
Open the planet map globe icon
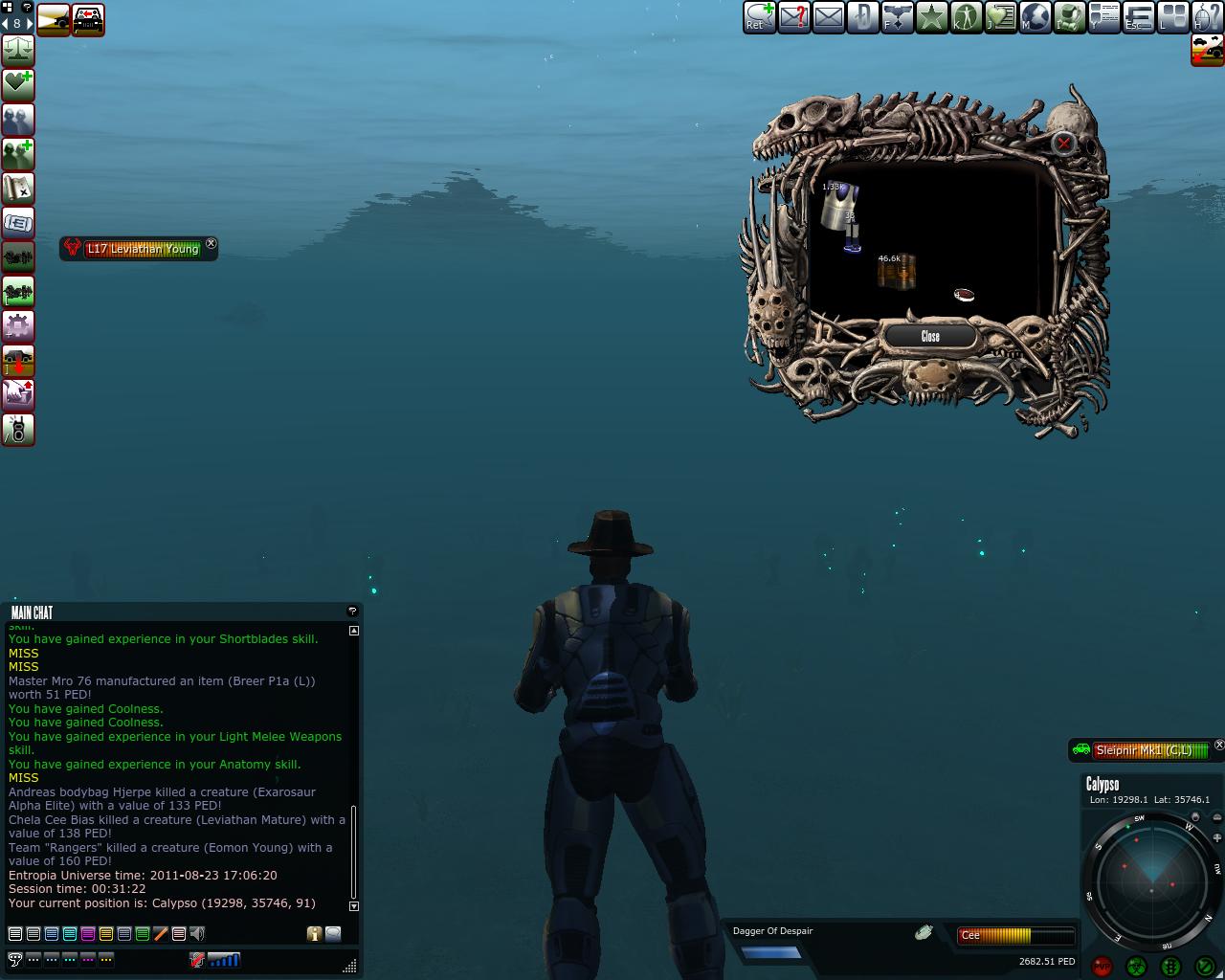point(1035,16)
